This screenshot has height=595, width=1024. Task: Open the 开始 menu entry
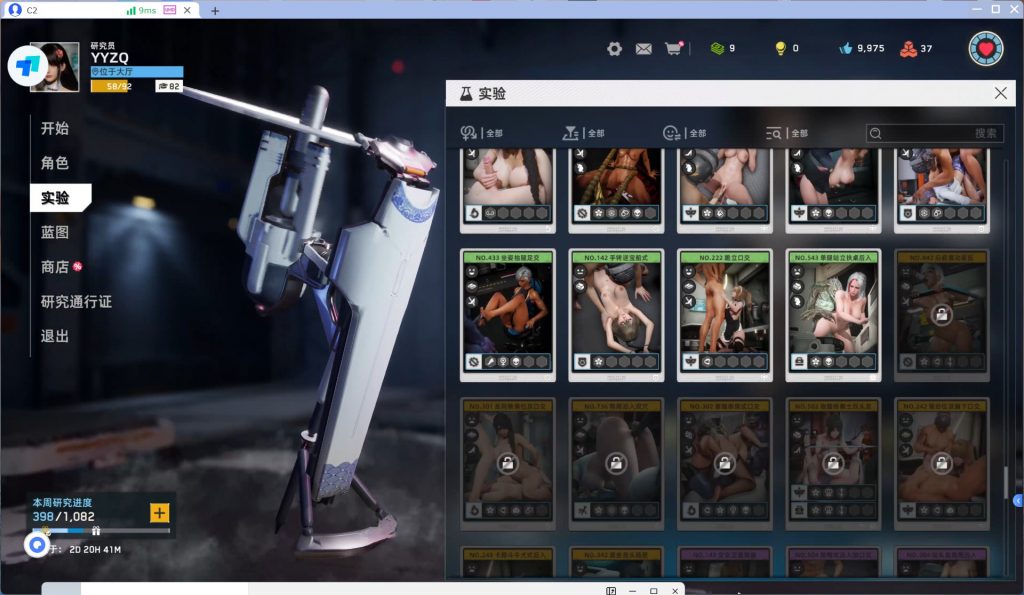click(x=55, y=129)
